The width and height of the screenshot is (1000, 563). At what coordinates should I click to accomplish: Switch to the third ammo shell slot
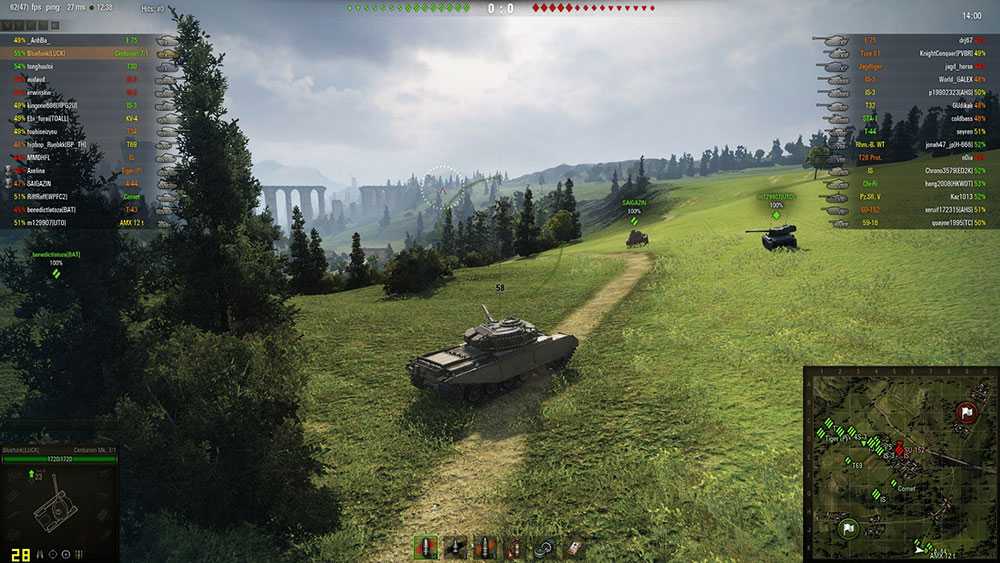point(485,547)
